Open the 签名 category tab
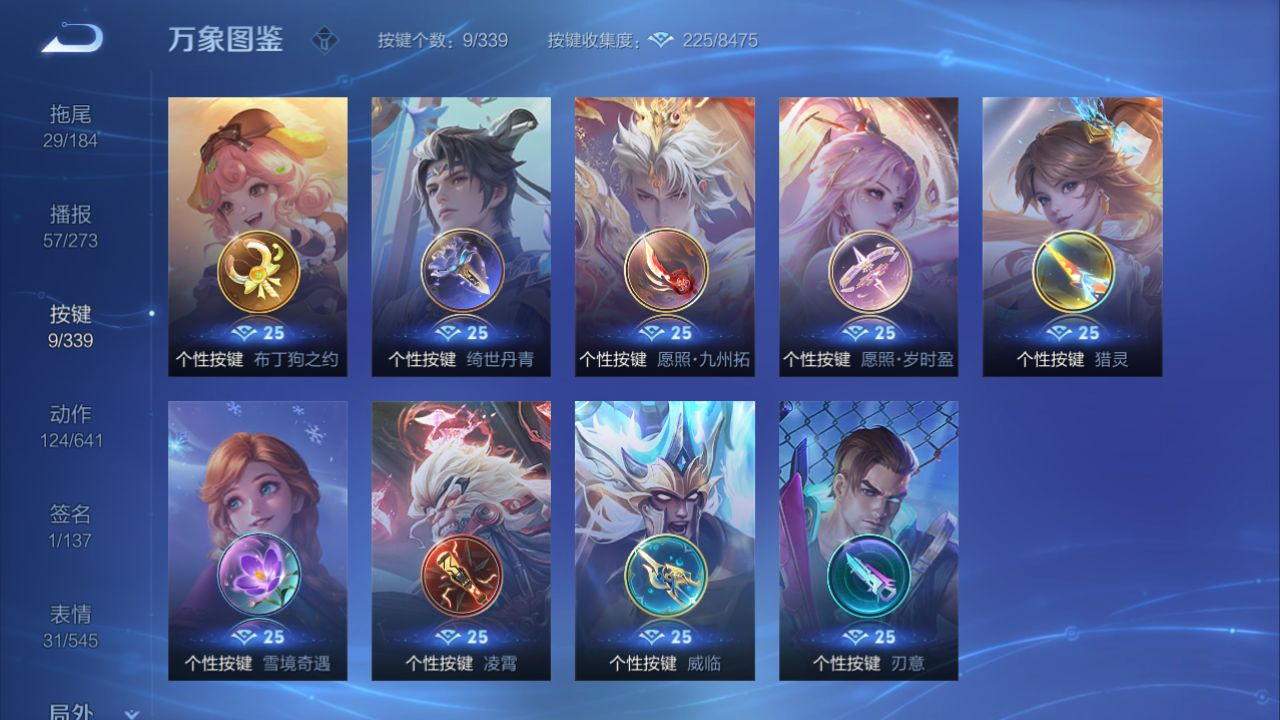The height and width of the screenshot is (720, 1280). click(70, 526)
